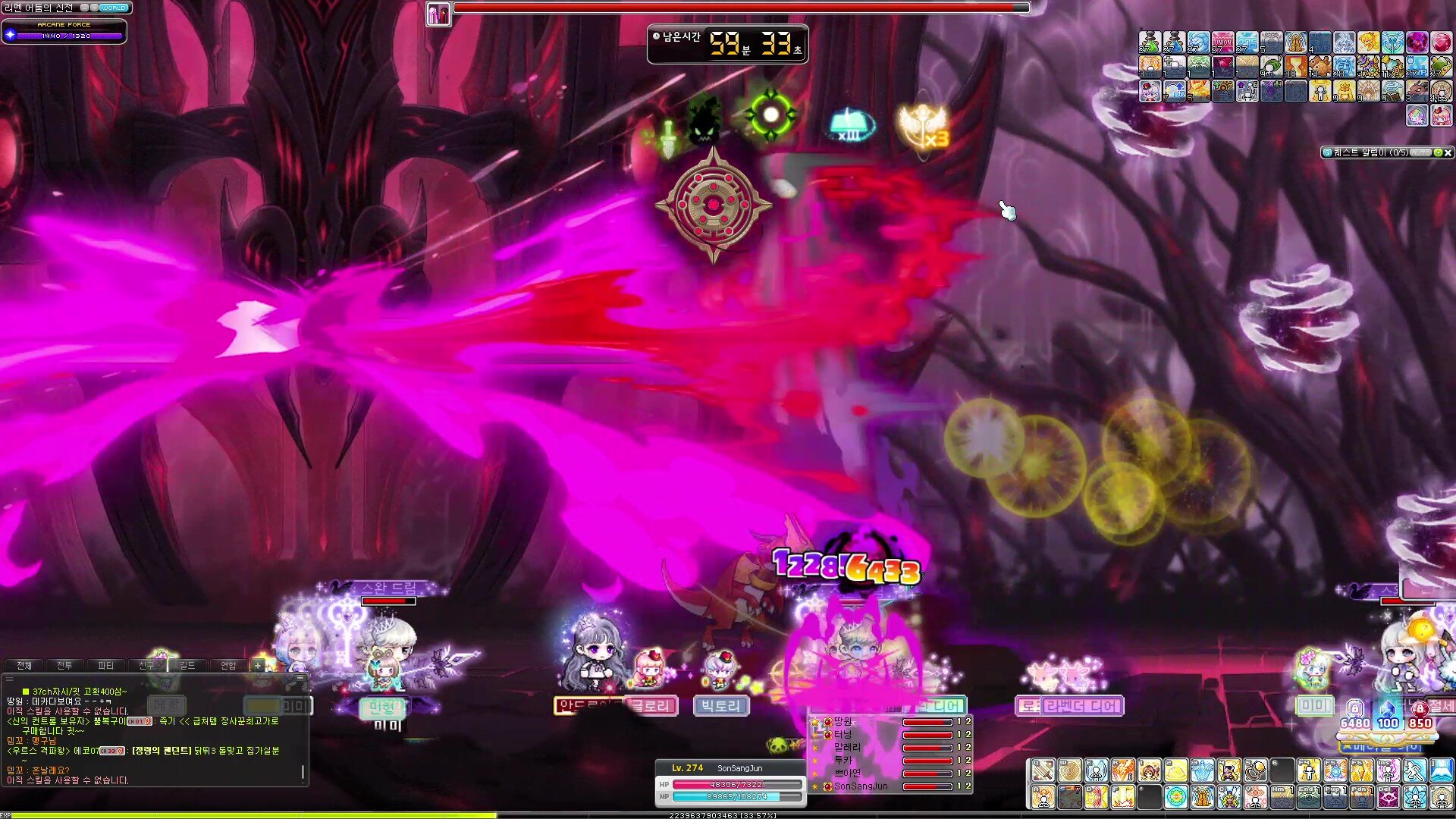This screenshot has width=1456, height=819.
Task: Open the WORLD map button
Action: (113, 8)
